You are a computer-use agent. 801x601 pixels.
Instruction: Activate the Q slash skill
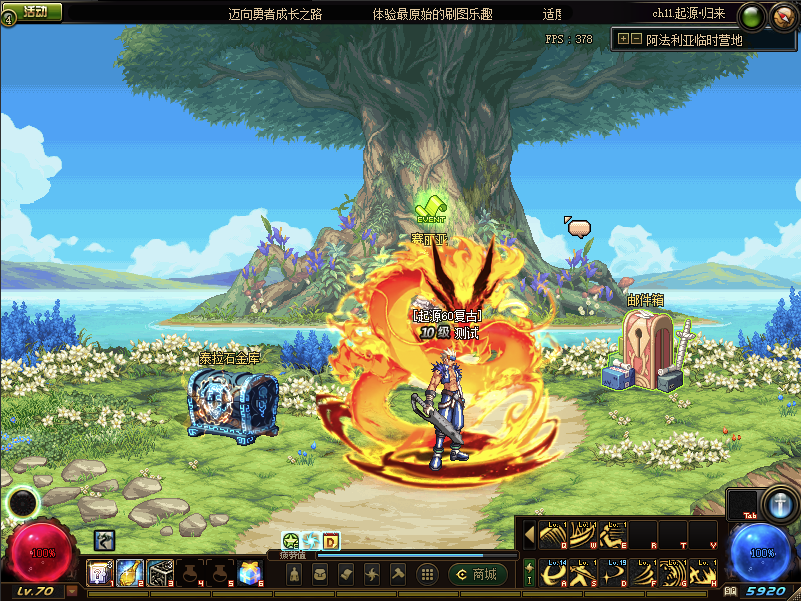[x=553, y=535]
